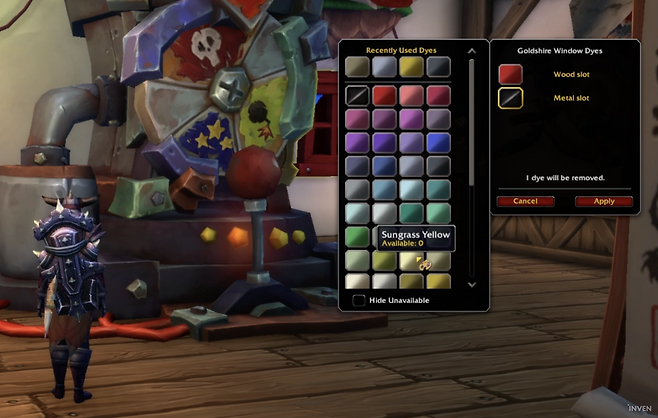Apply the selected window dyes
This screenshot has width=658, height=418.
(603, 201)
